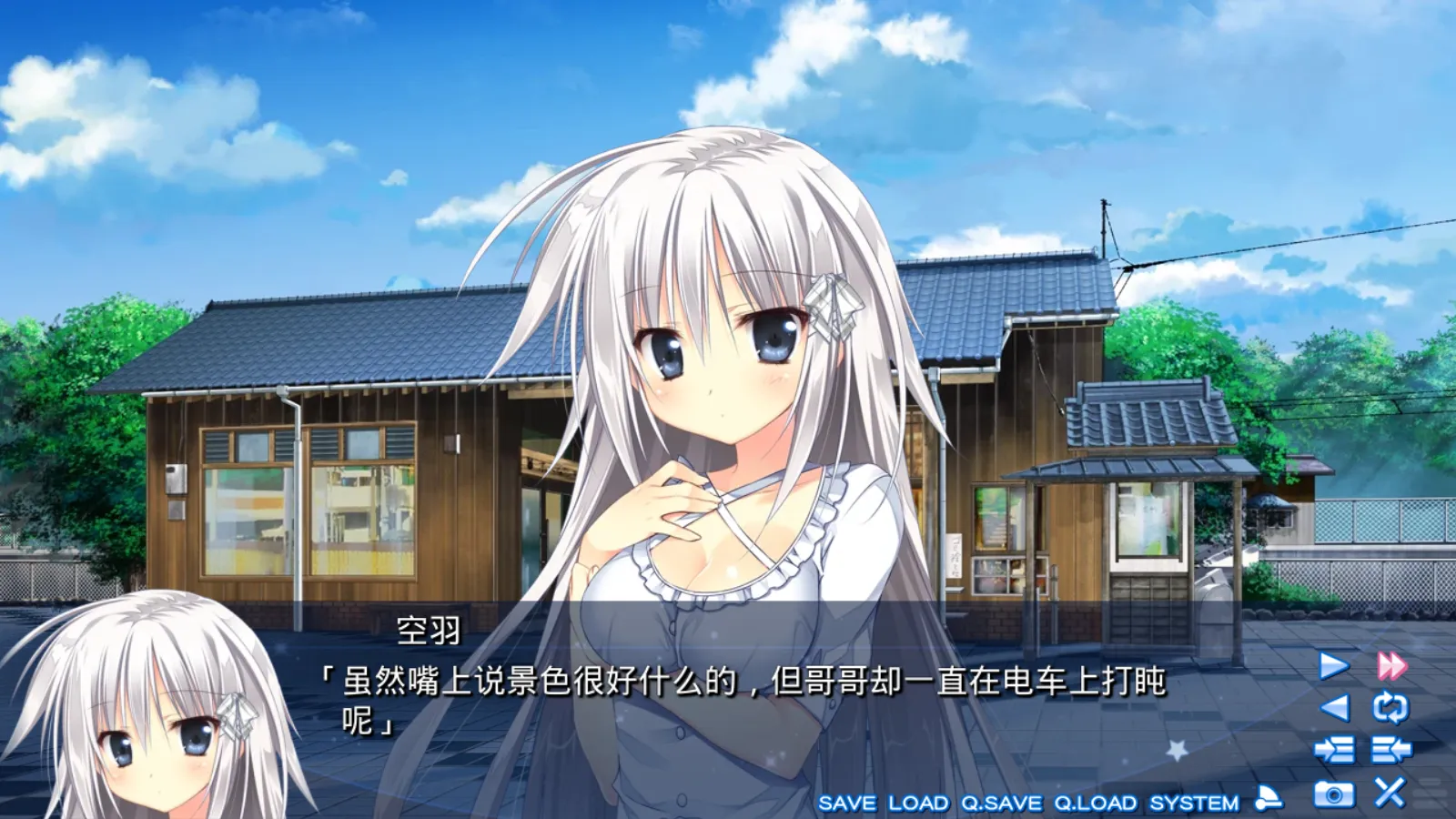Click the dialogue line about the train
Screen dimensions: 1456x819
coord(746,679)
